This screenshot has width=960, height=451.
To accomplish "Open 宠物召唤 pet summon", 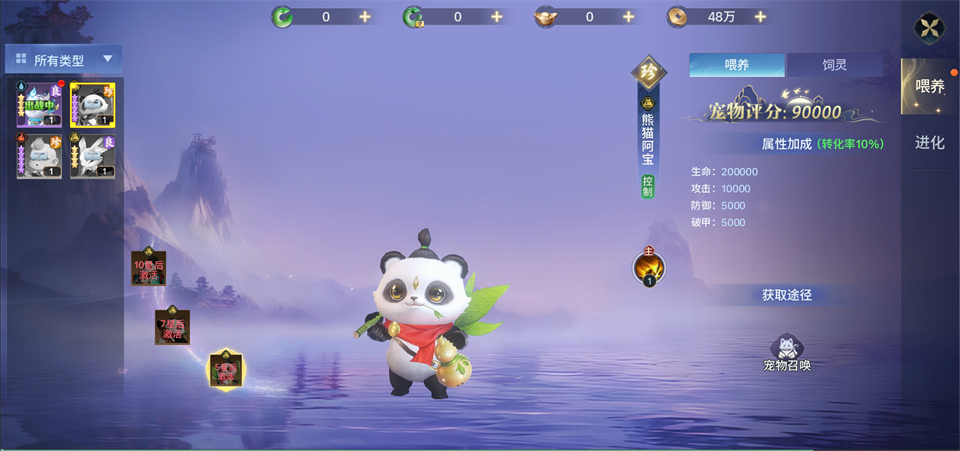I will pos(787,350).
